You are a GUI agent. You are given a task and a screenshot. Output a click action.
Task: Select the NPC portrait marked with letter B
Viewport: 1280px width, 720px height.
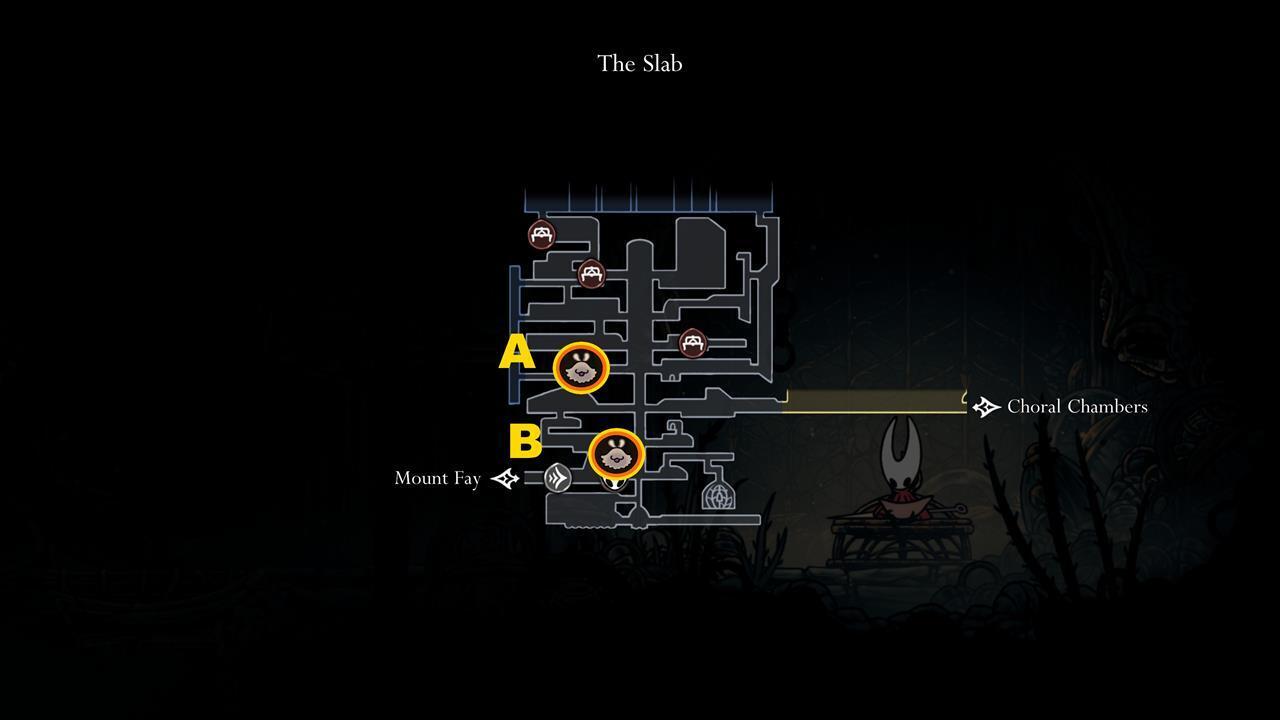pyautogui.click(x=617, y=455)
